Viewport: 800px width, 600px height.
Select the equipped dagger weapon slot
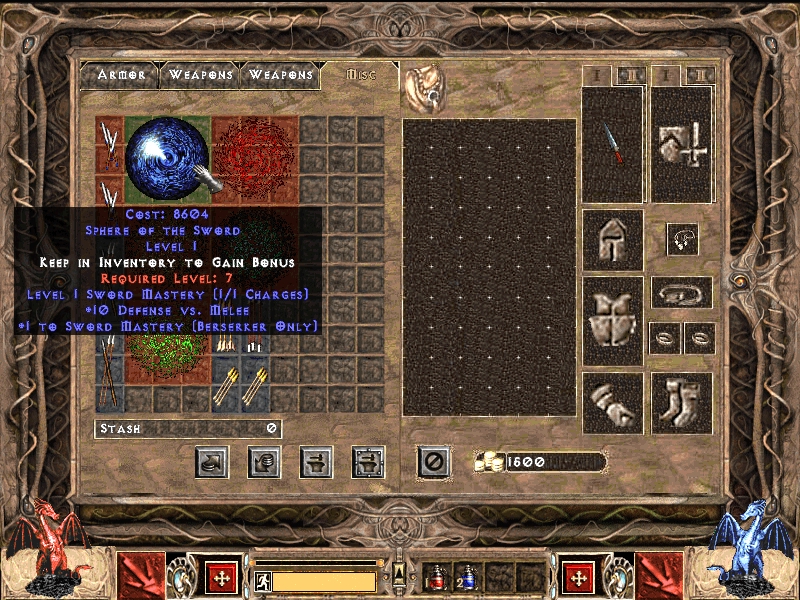[x=612, y=144]
